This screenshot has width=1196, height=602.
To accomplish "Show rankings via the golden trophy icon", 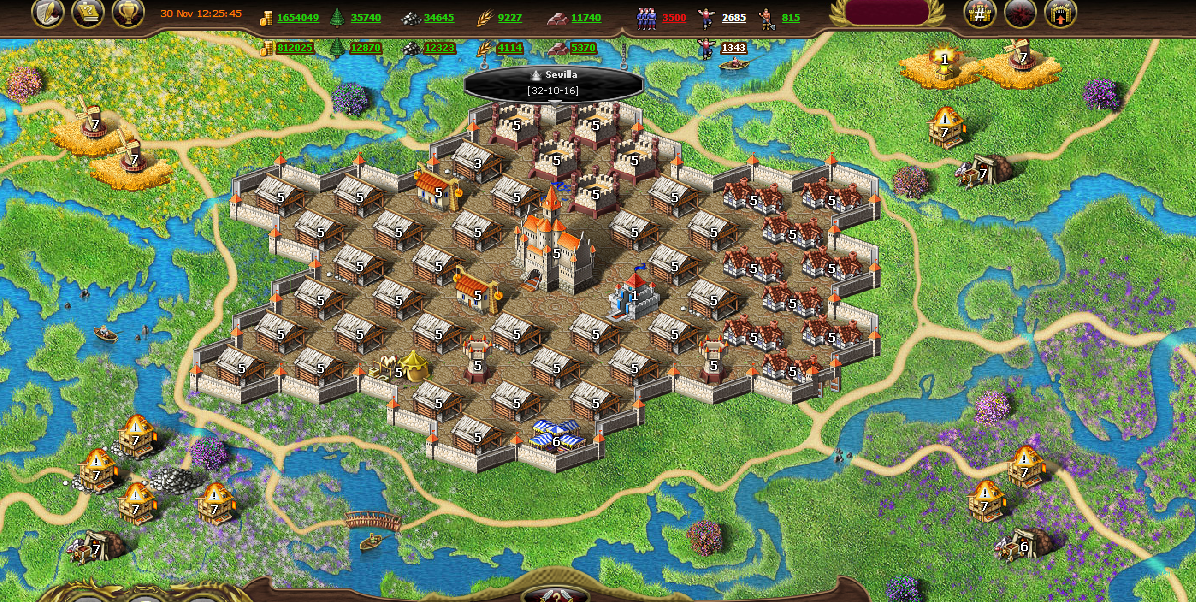I will 128,12.
